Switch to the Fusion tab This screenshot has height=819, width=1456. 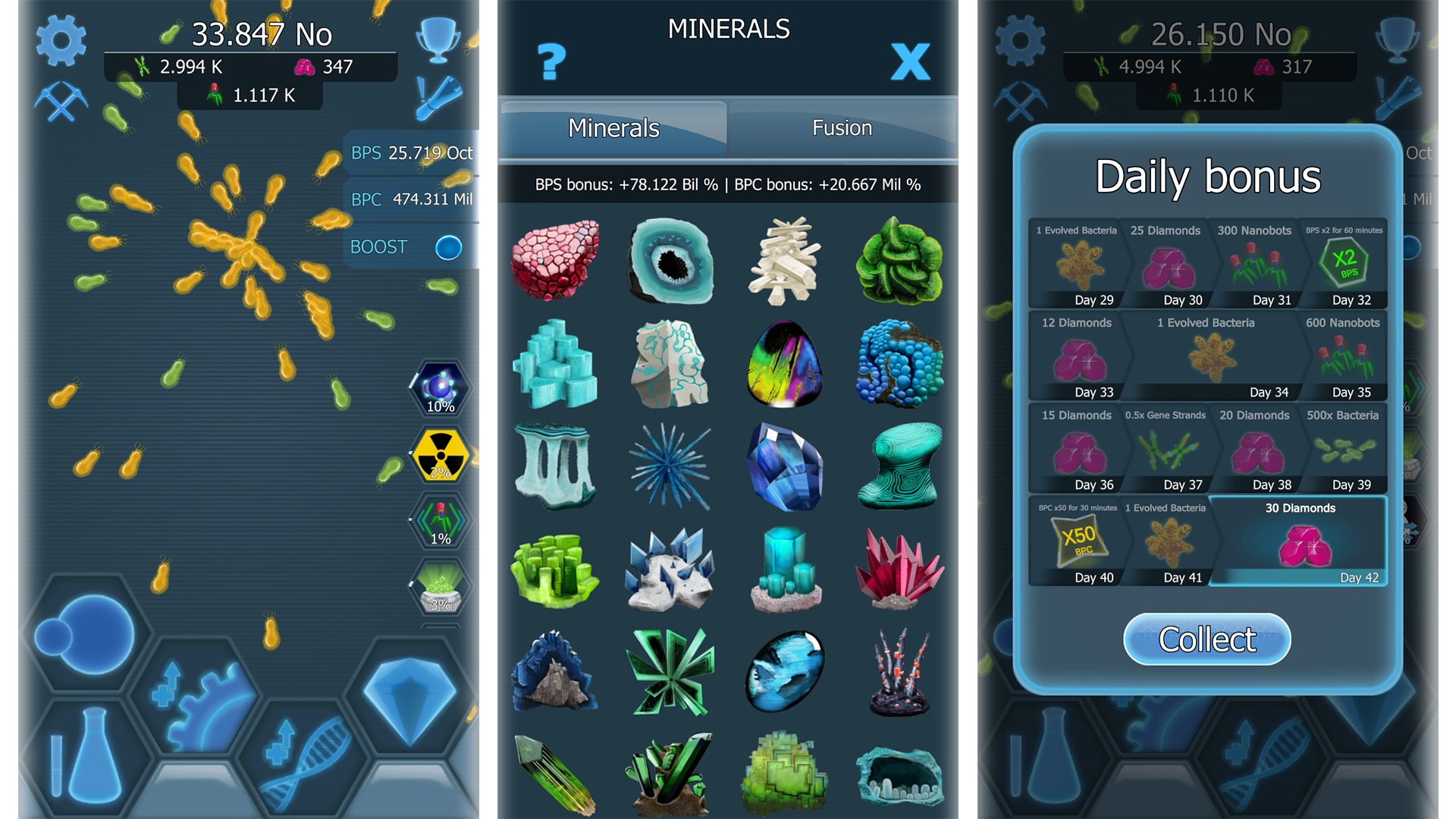[x=842, y=127]
